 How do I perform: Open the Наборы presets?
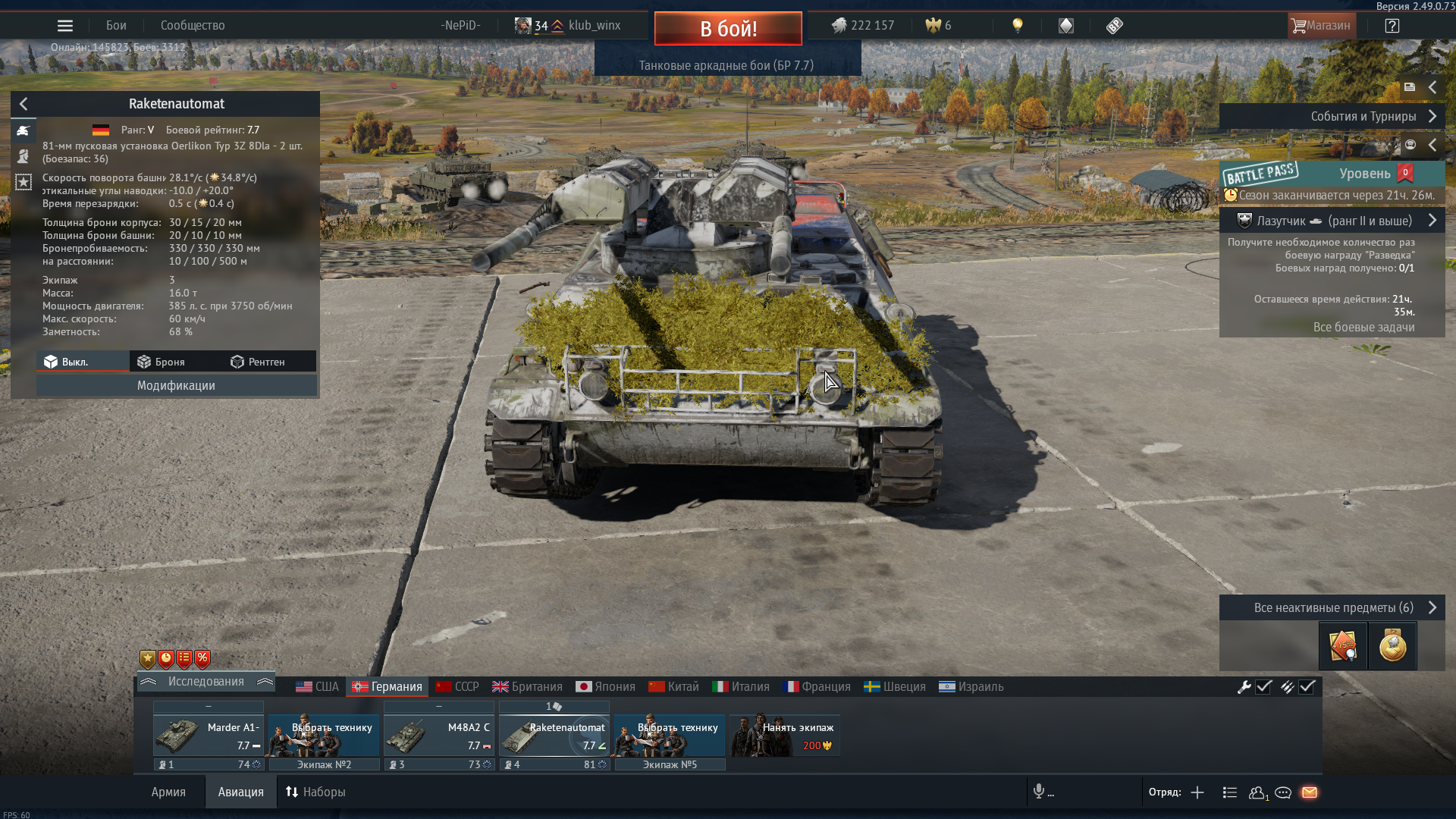tap(315, 792)
